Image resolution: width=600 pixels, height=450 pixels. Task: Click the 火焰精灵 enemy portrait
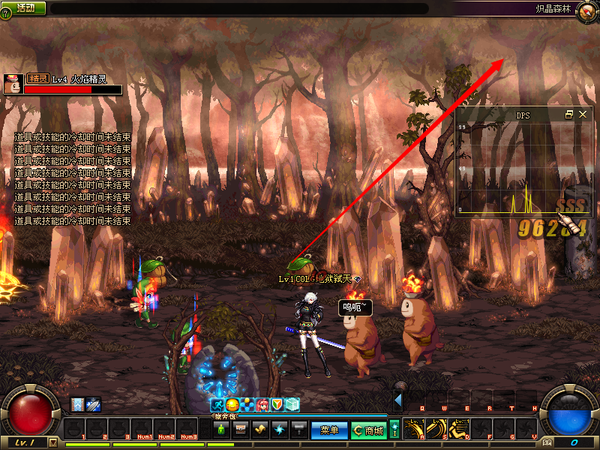point(12,83)
